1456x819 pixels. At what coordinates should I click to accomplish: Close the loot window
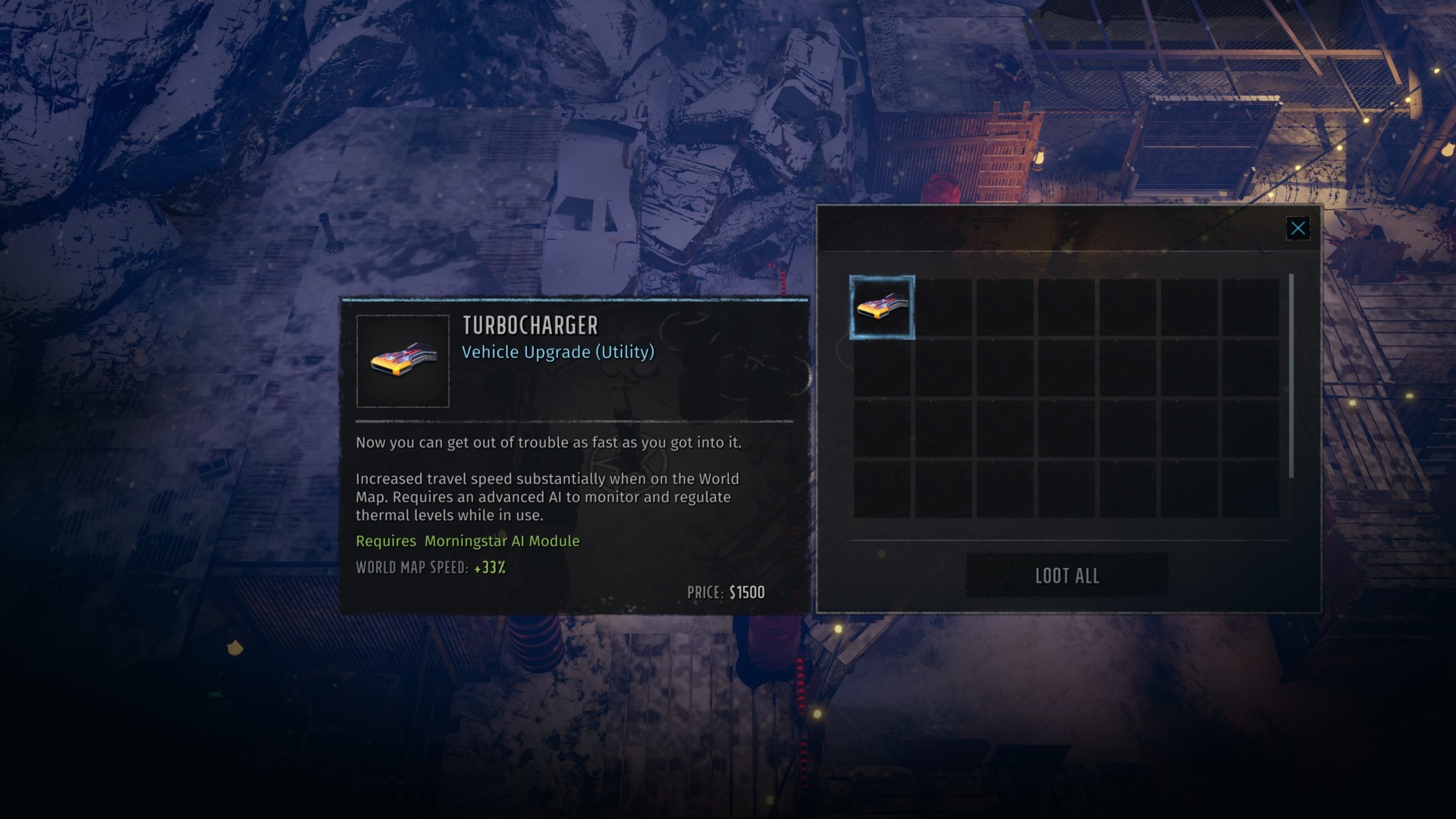1298,228
